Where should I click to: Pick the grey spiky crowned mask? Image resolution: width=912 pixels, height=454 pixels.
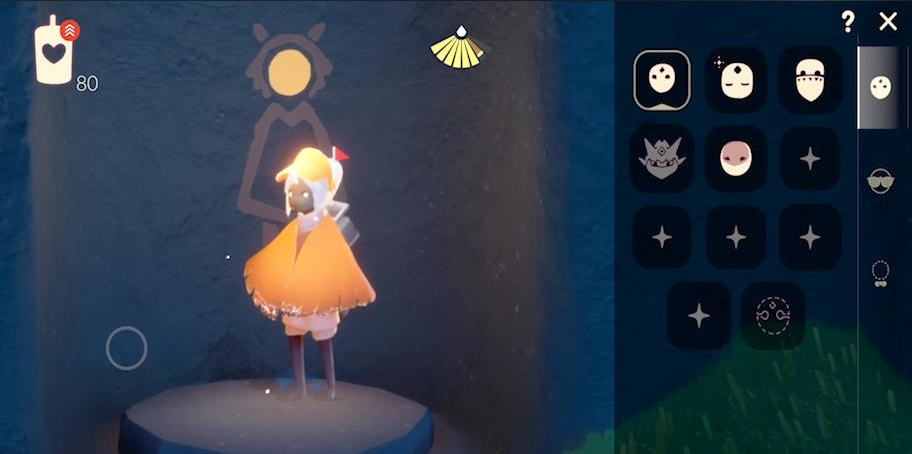coord(662,158)
